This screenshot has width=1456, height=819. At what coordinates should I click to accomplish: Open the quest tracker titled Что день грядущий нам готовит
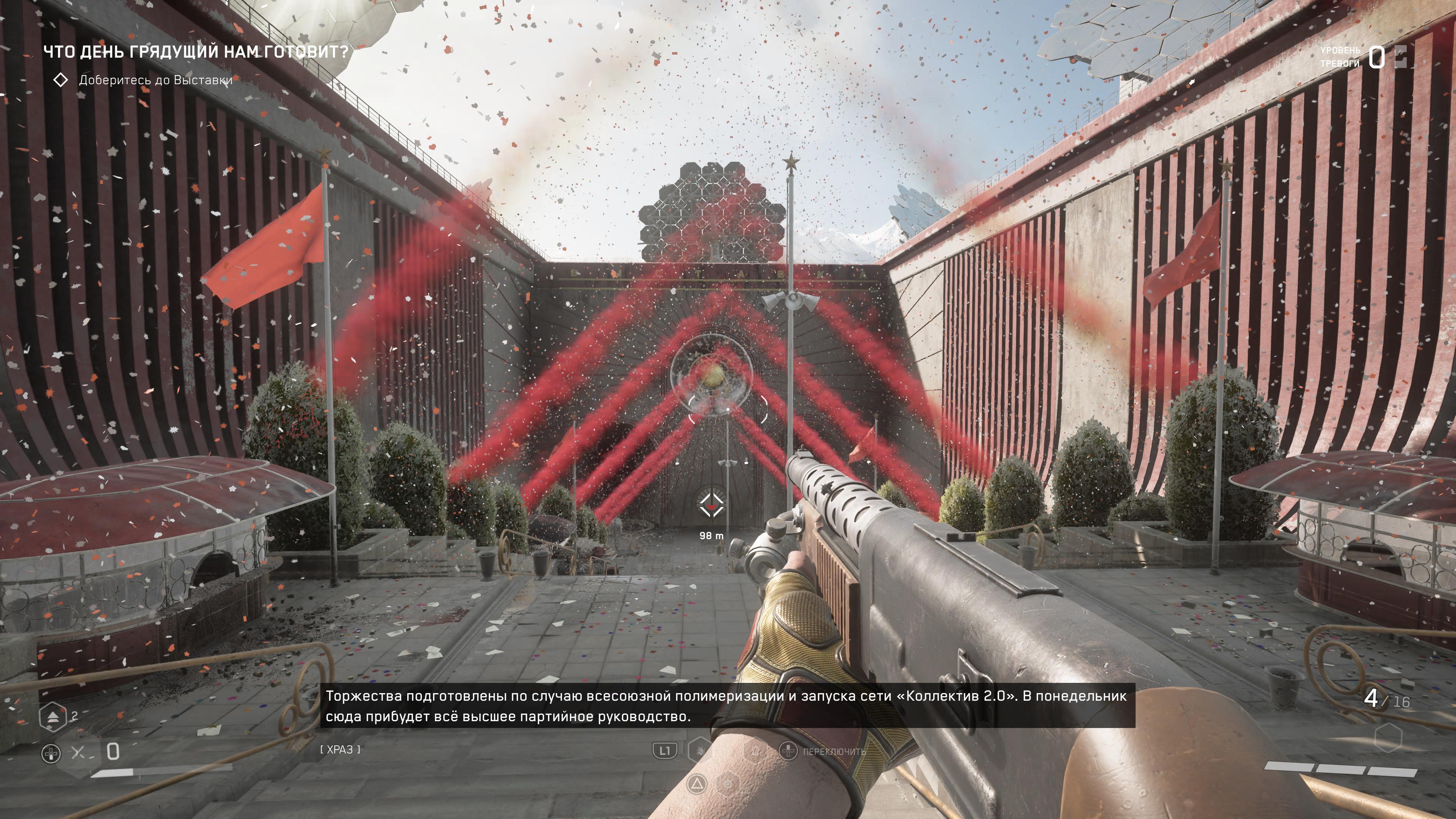pyautogui.click(x=196, y=52)
